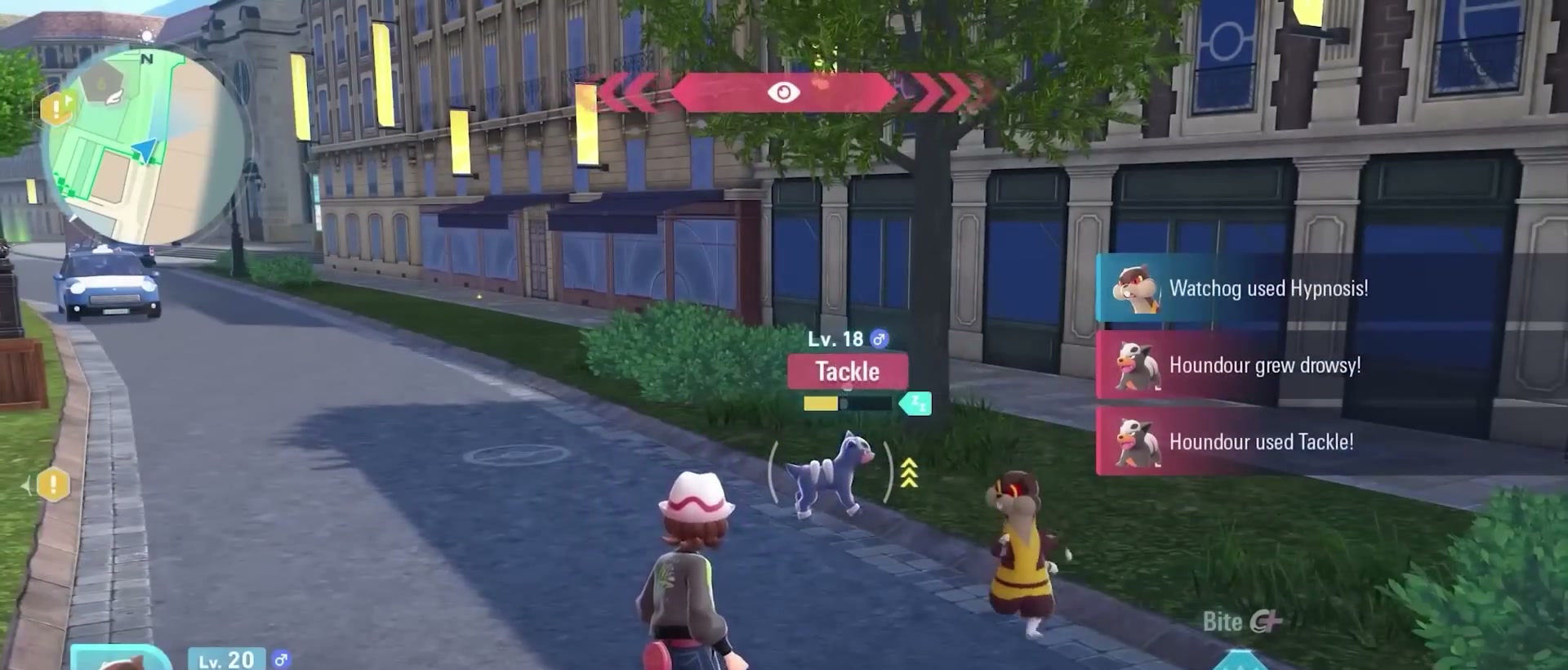Select the yellow exclamation flag marker on minimap
Viewport: 1568px width, 670px height.
(57, 107)
